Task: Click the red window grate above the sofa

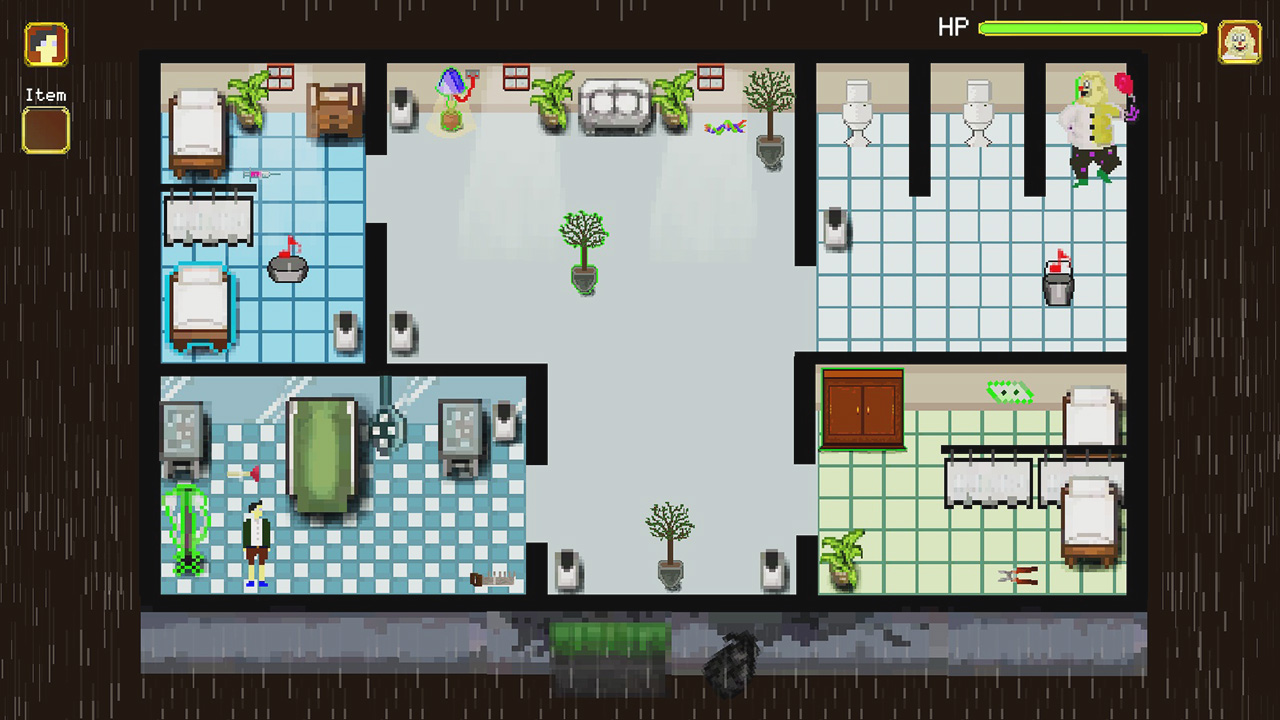Action: click(x=517, y=78)
